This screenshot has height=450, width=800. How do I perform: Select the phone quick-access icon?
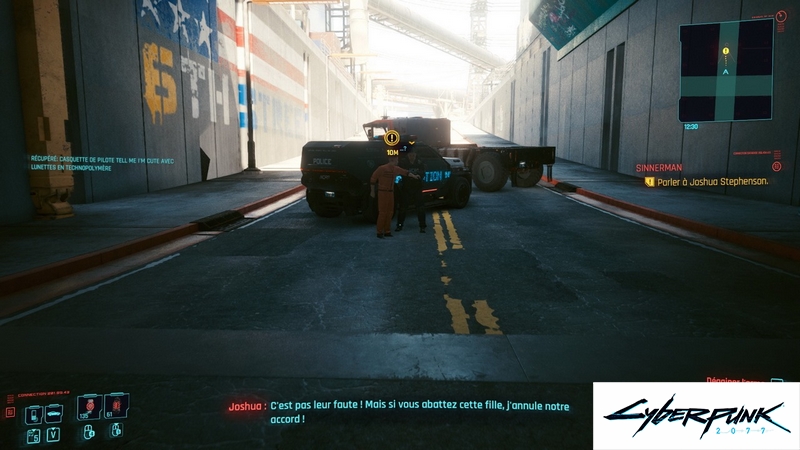(32, 413)
